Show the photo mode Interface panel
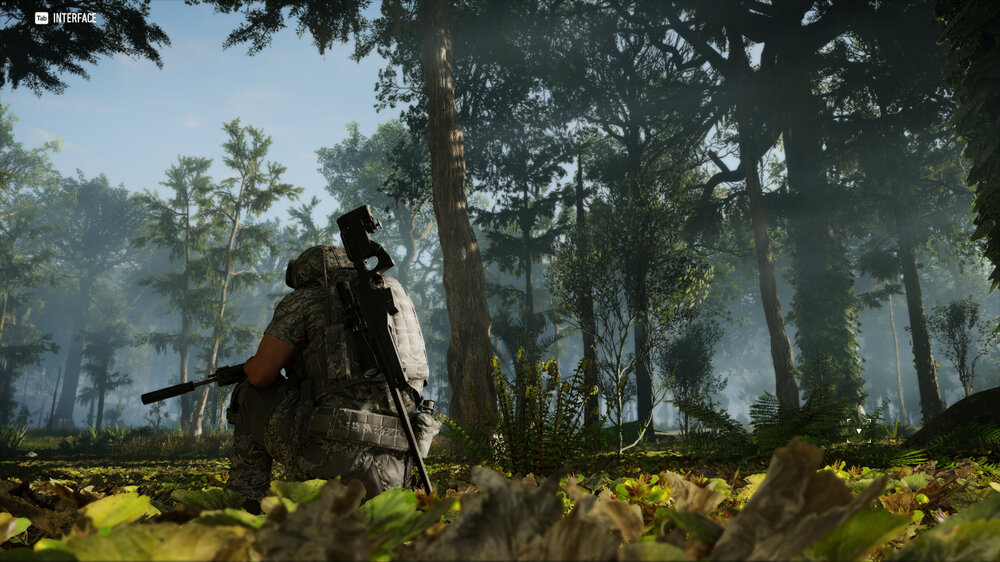Image resolution: width=1000 pixels, height=562 pixels. [x=66, y=18]
